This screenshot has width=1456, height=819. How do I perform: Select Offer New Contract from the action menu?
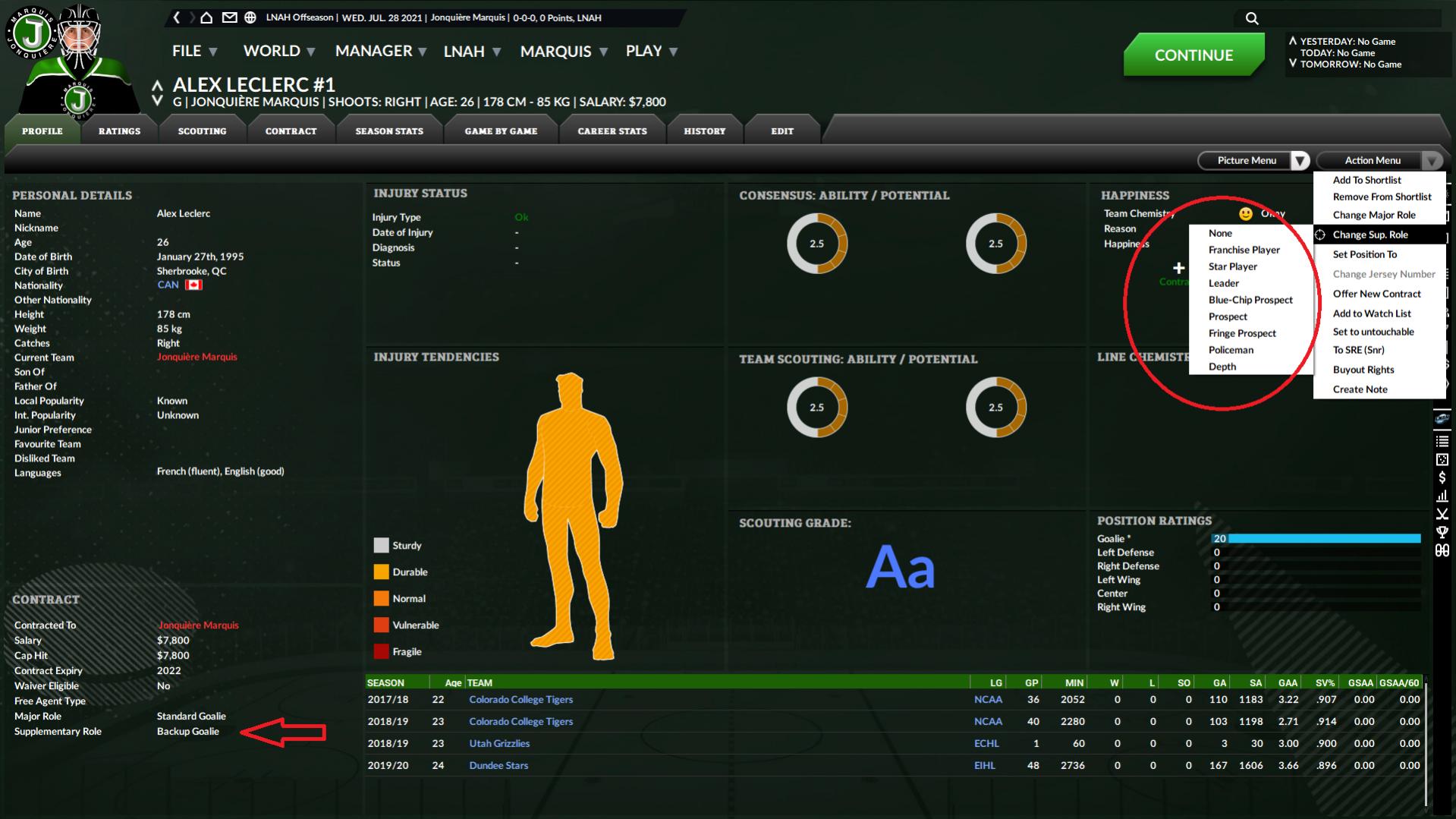pyautogui.click(x=1377, y=294)
